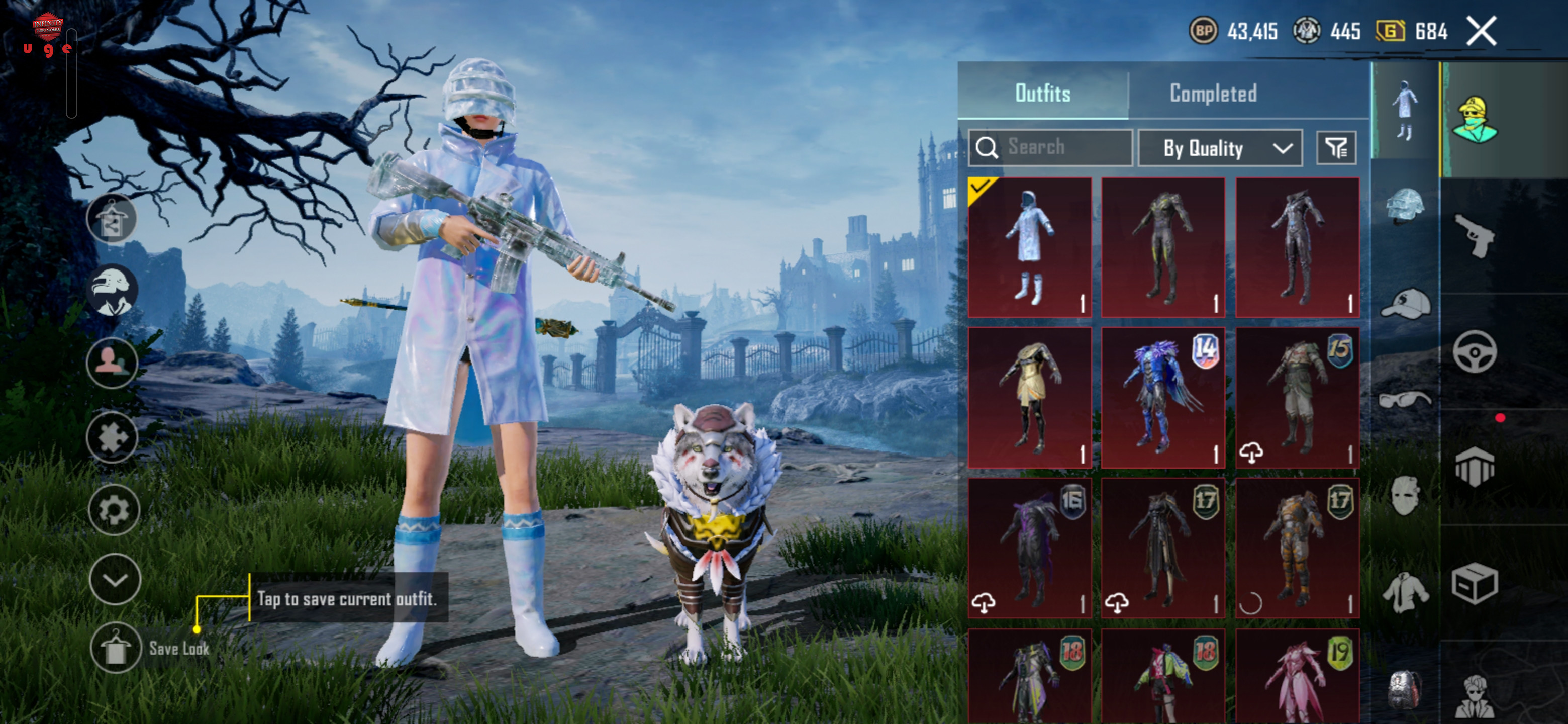Show the cap headwear category
Viewport: 1568px width, 724px height.
[x=1405, y=303]
